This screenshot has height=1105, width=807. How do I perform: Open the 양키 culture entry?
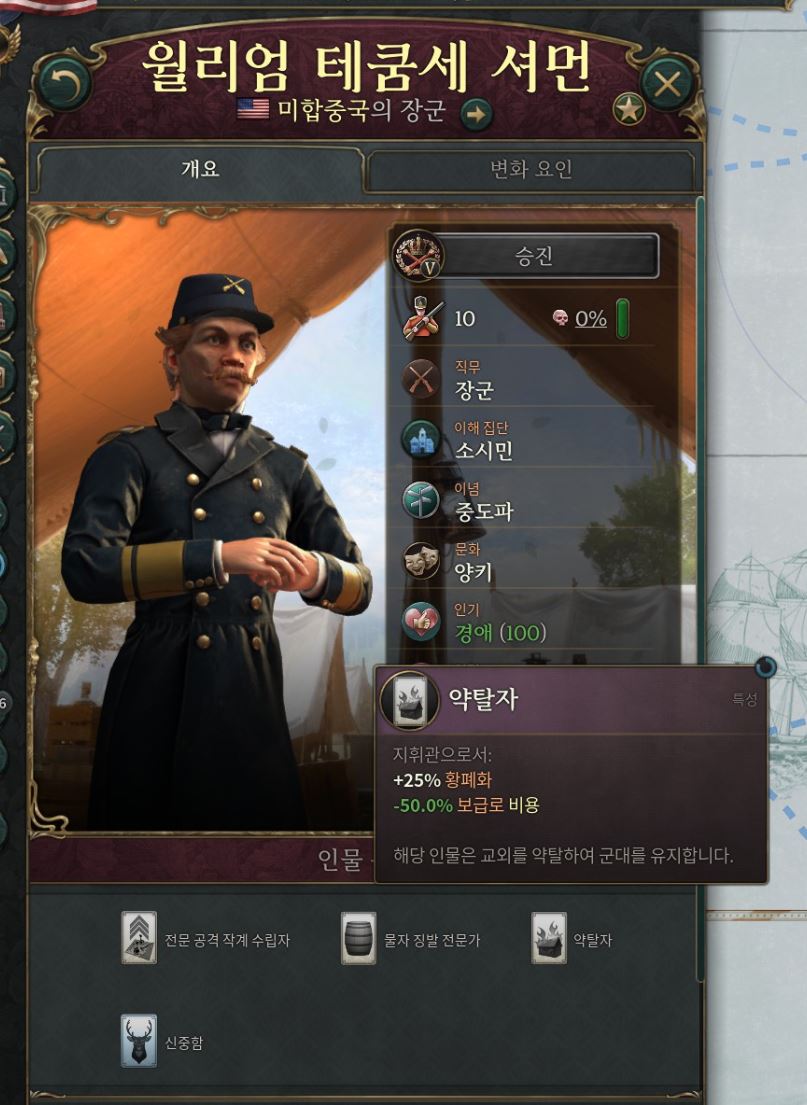pyautogui.click(x=473, y=572)
